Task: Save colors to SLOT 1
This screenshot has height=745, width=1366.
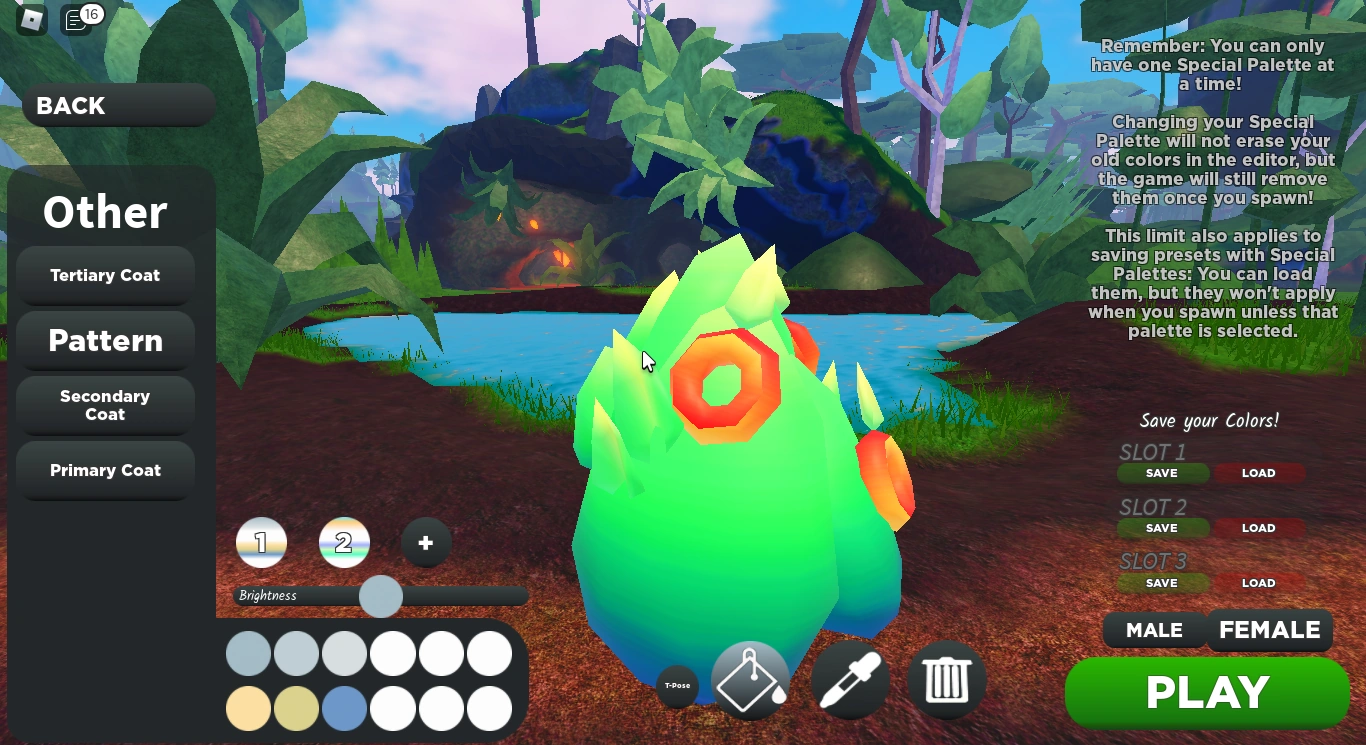Action: (1163, 473)
